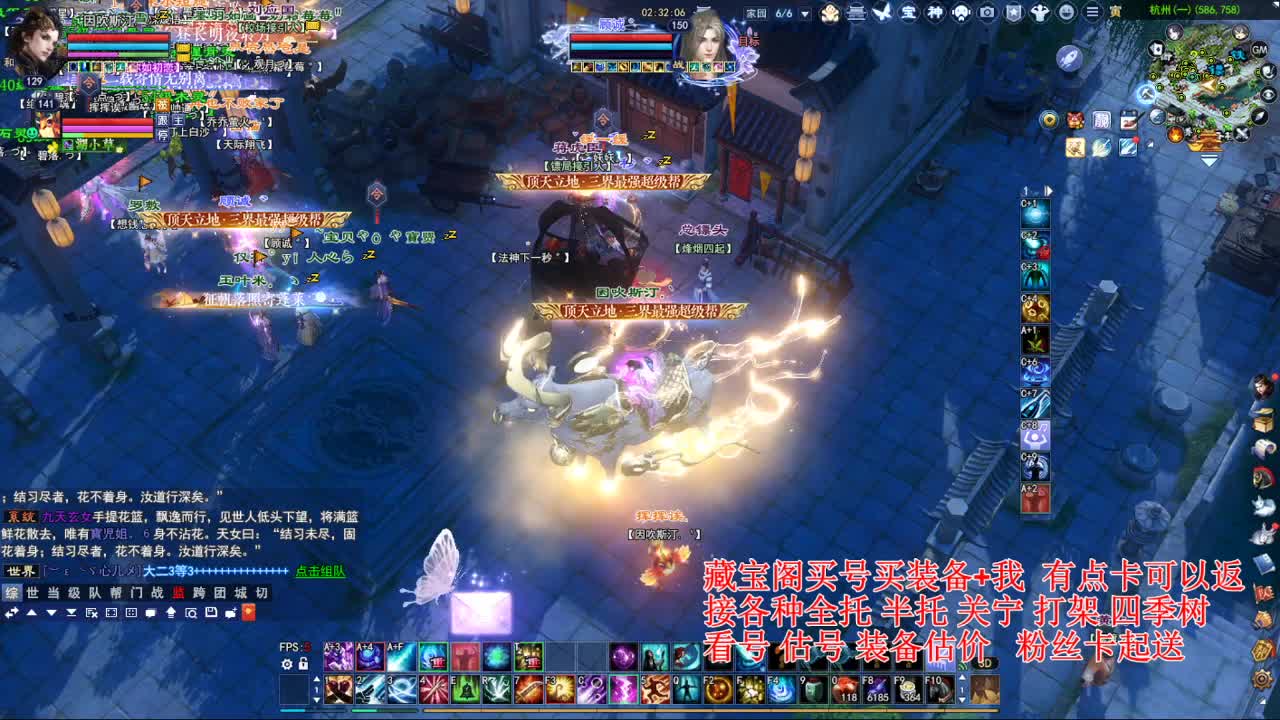Screen dimensions: 1280x720
Task: Open the 神 (deity) panel icon at top
Action: point(935,14)
